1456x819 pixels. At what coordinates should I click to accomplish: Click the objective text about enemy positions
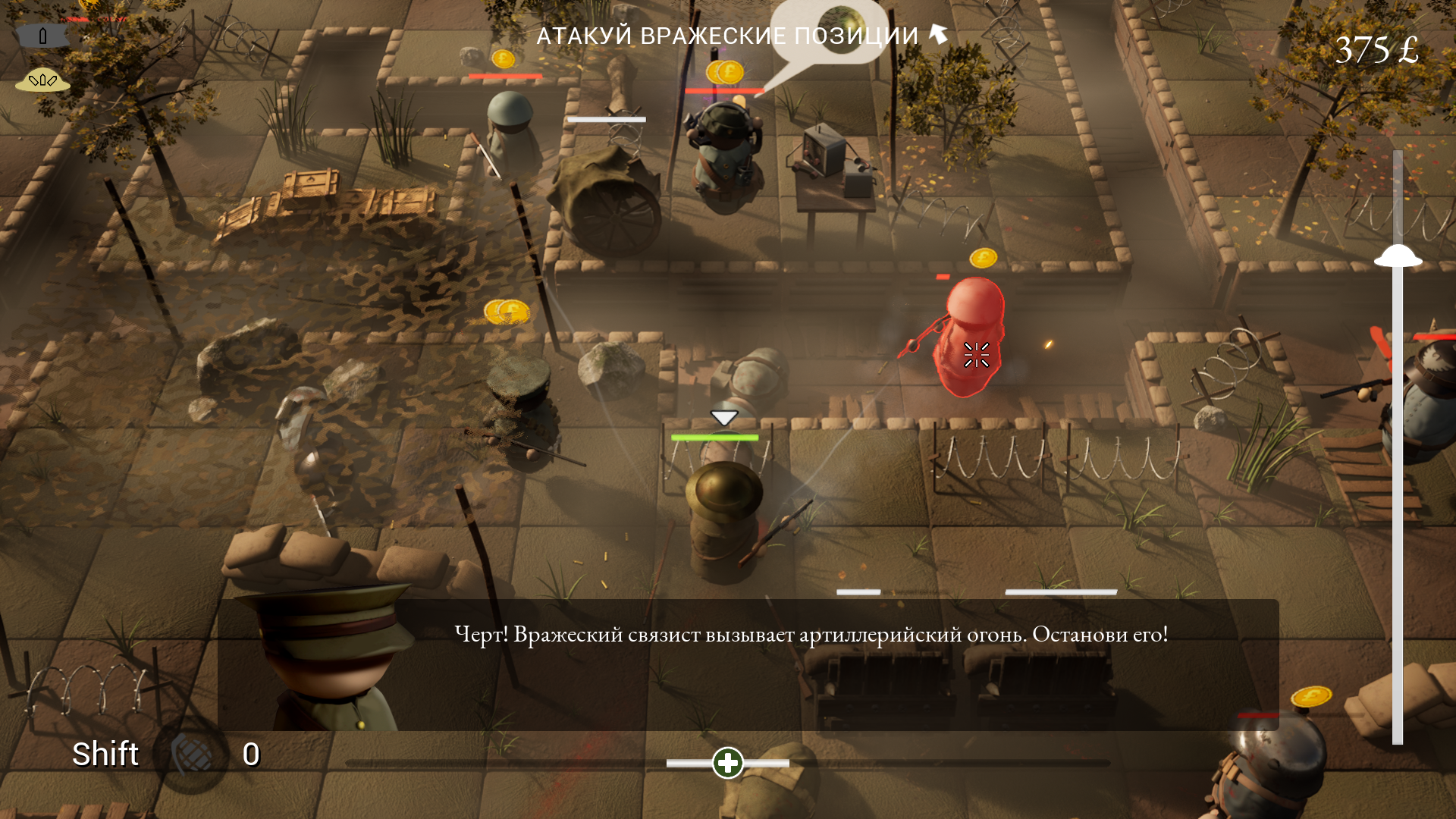coord(726,36)
